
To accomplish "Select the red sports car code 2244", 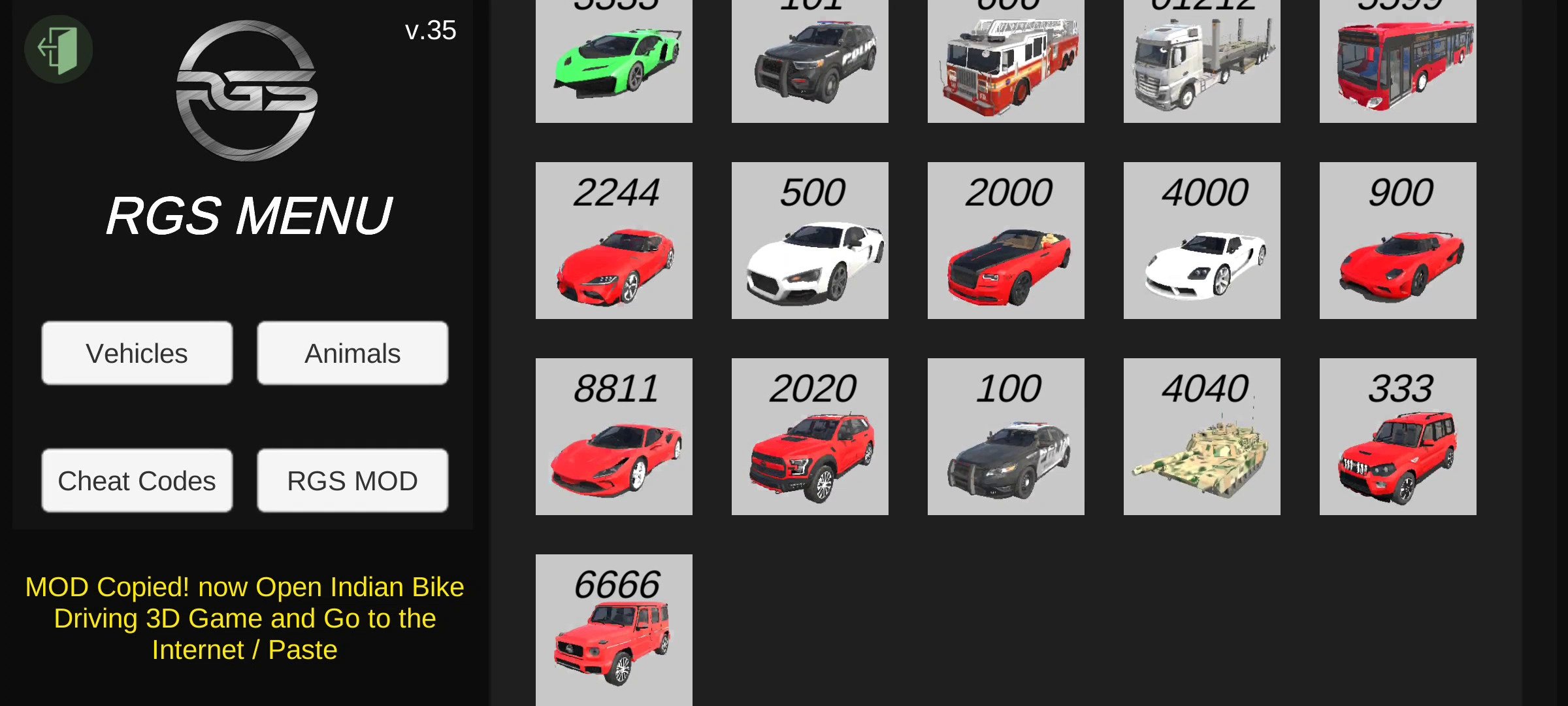I will (x=614, y=241).
